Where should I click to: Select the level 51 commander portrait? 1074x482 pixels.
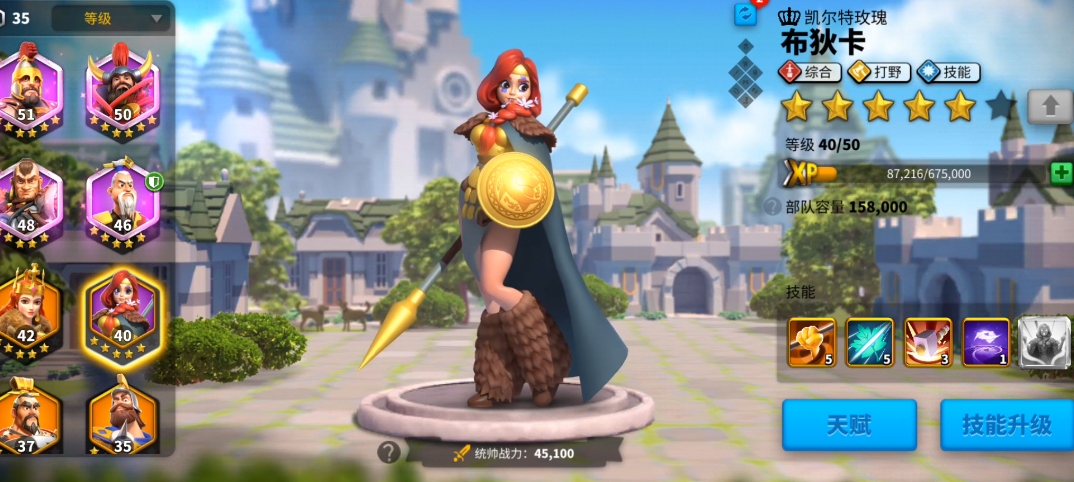tap(27, 85)
